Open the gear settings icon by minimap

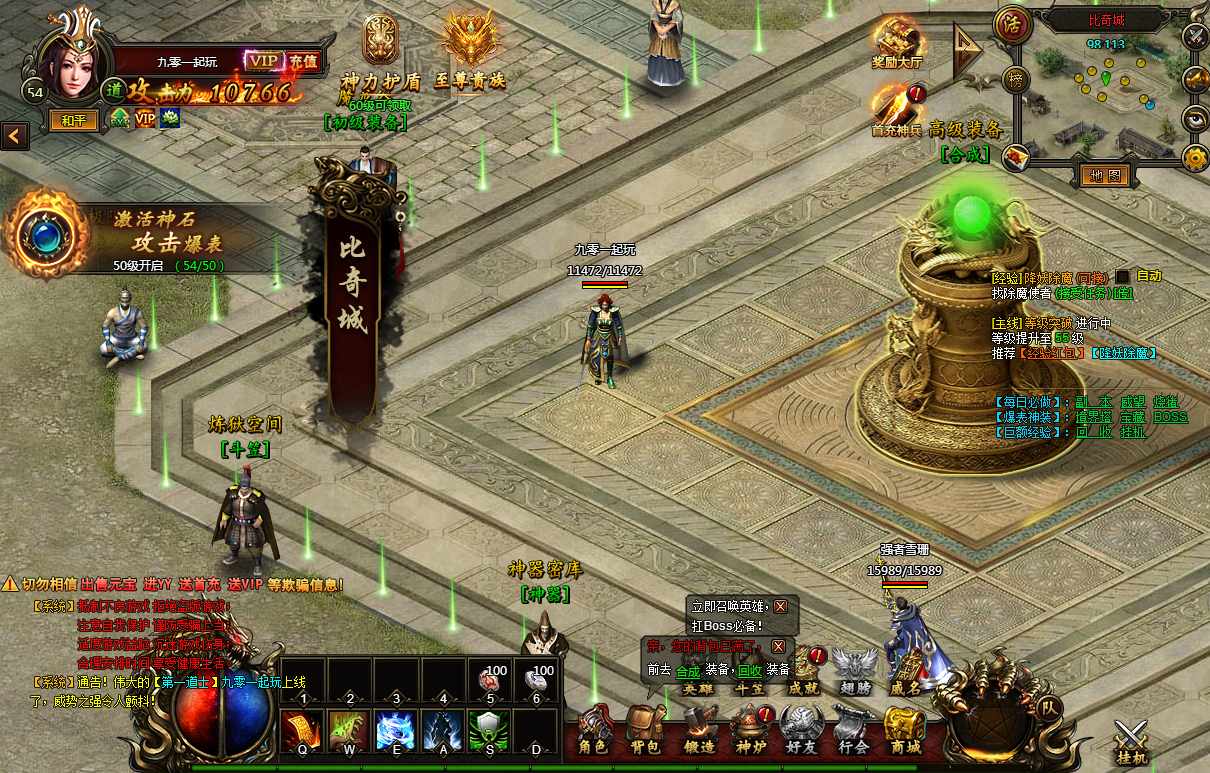pyautogui.click(x=1195, y=158)
